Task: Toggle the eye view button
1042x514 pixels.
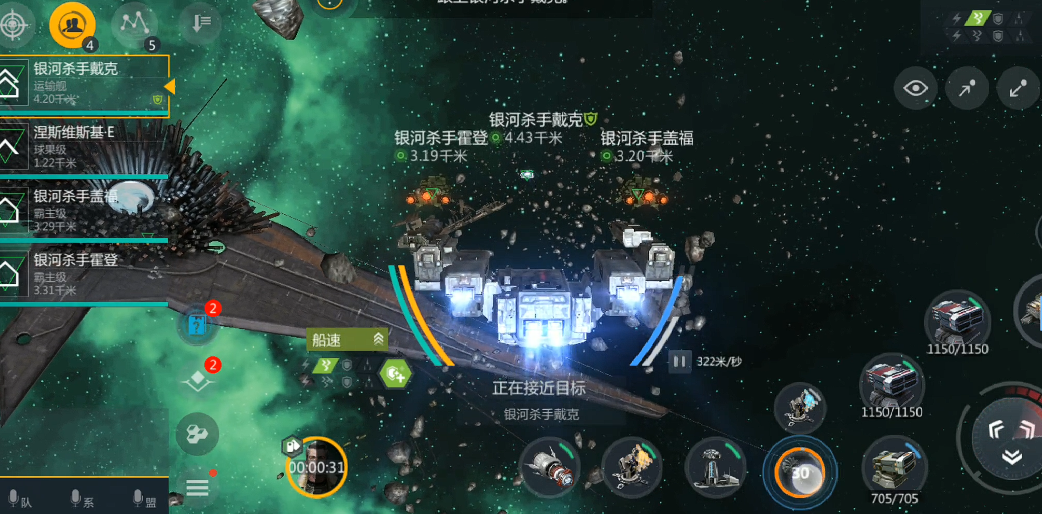Action: (x=916, y=89)
